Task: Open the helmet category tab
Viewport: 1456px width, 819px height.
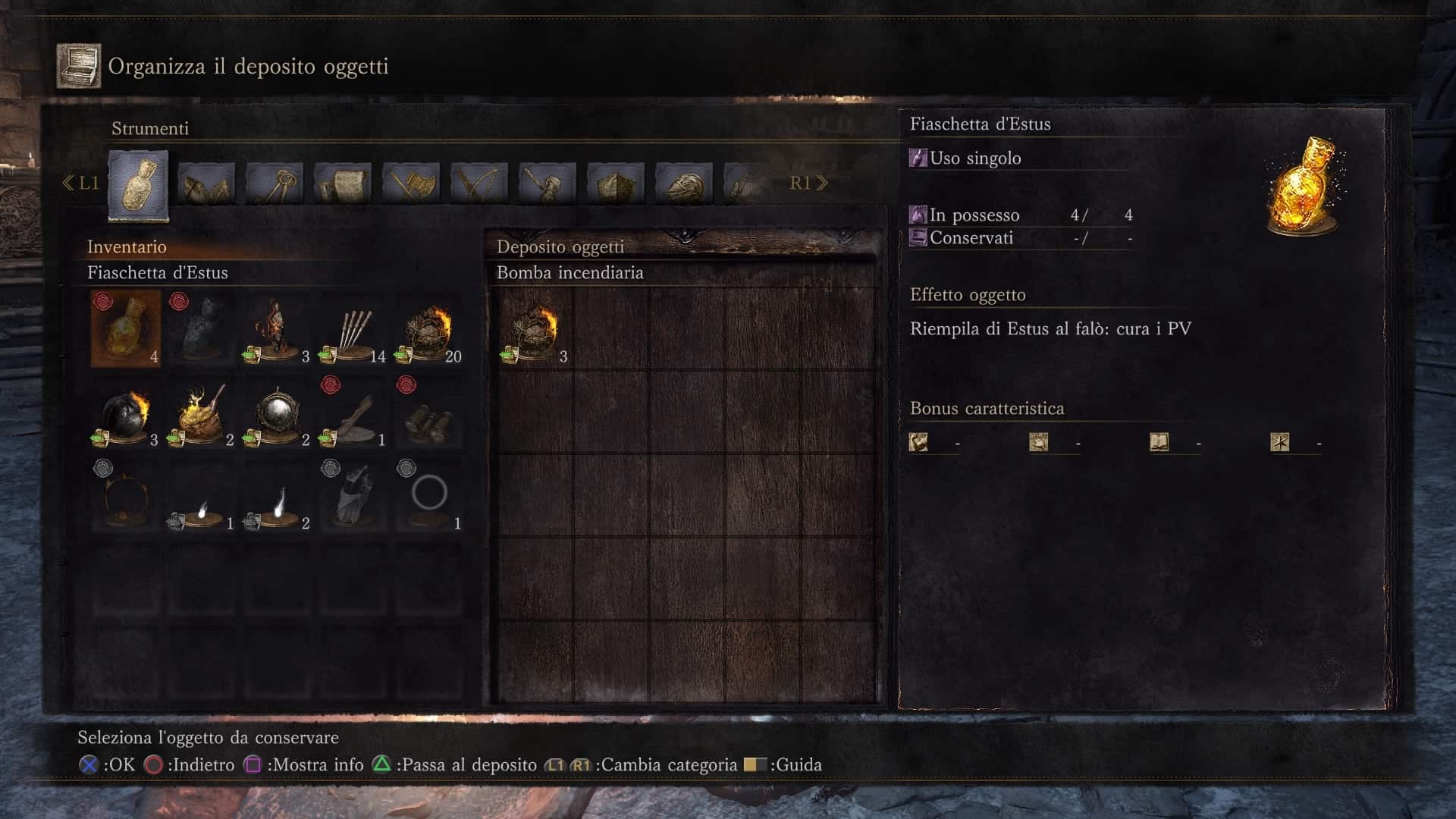Action: pyautogui.click(x=684, y=183)
